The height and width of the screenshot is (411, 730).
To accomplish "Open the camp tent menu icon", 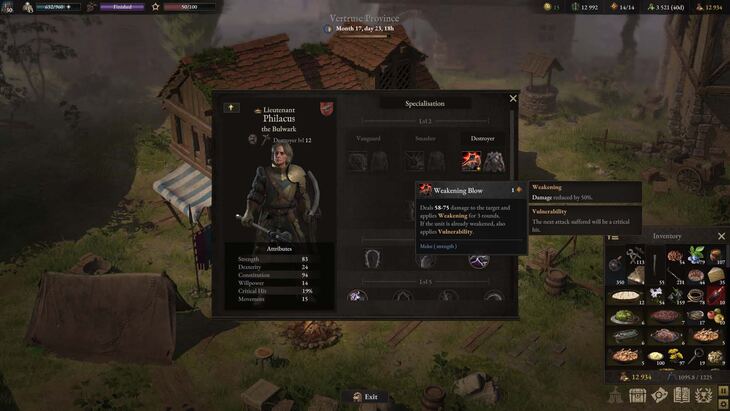I will [x=615, y=396].
